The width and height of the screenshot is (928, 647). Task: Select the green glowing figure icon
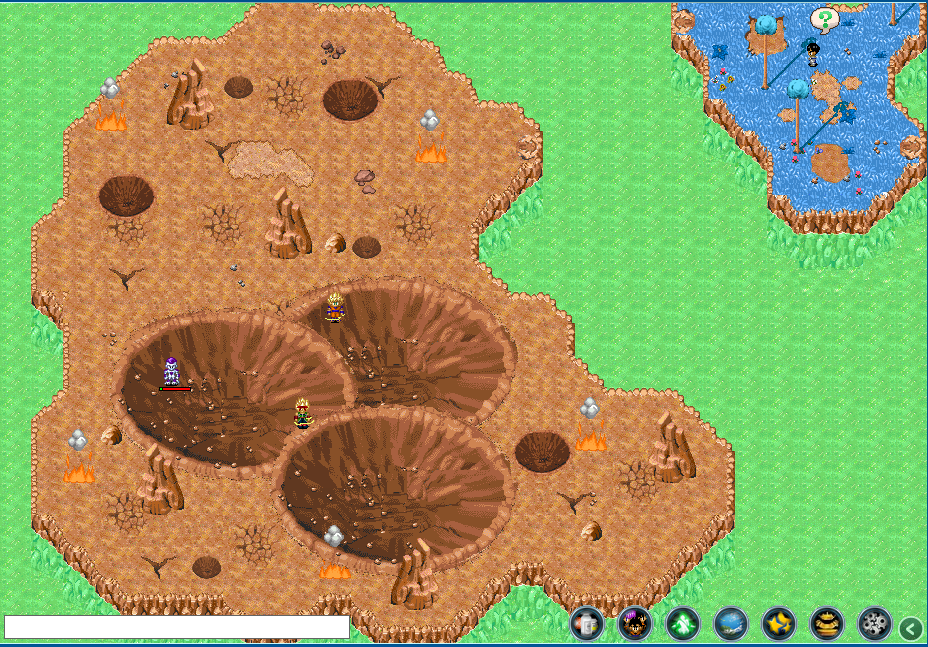(x=683, y=624)
